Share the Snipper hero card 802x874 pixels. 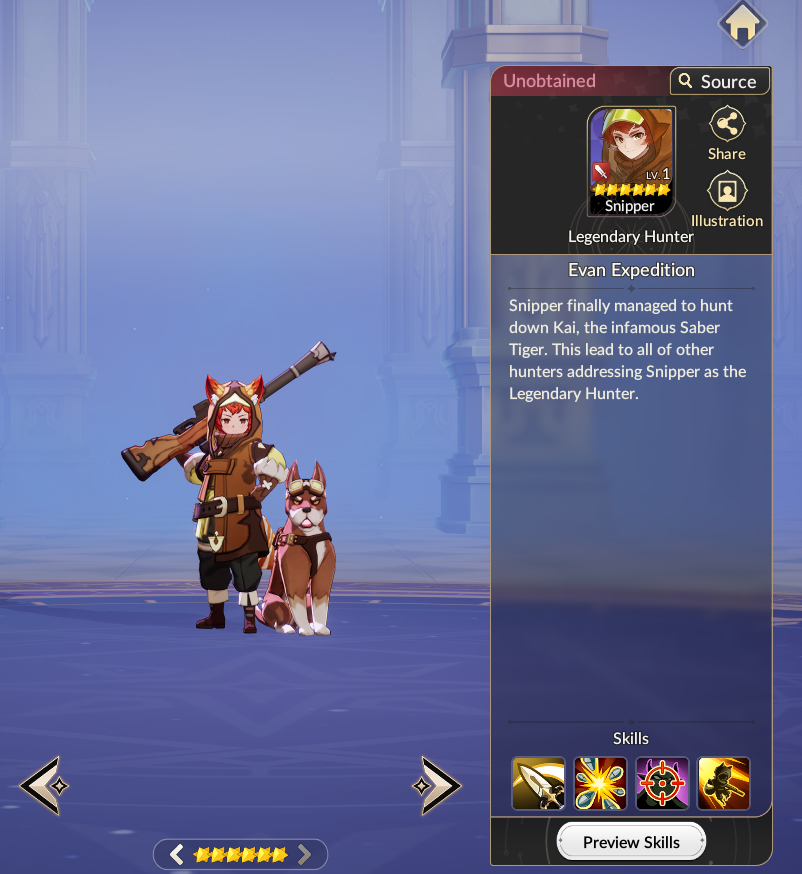point(727,134)
